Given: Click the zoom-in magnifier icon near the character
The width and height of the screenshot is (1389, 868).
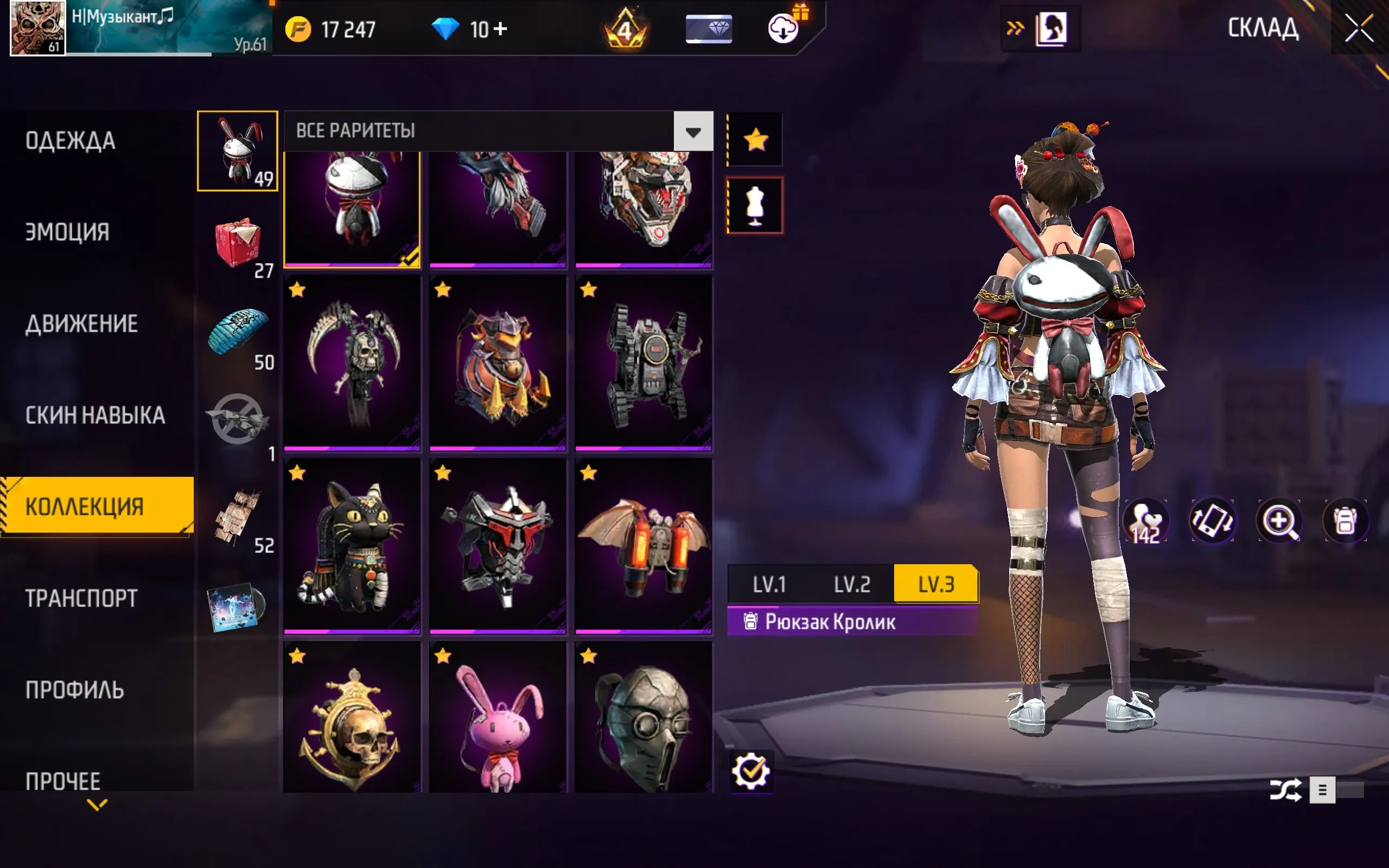Looking at the screenshot, I should click(1280, 520).
